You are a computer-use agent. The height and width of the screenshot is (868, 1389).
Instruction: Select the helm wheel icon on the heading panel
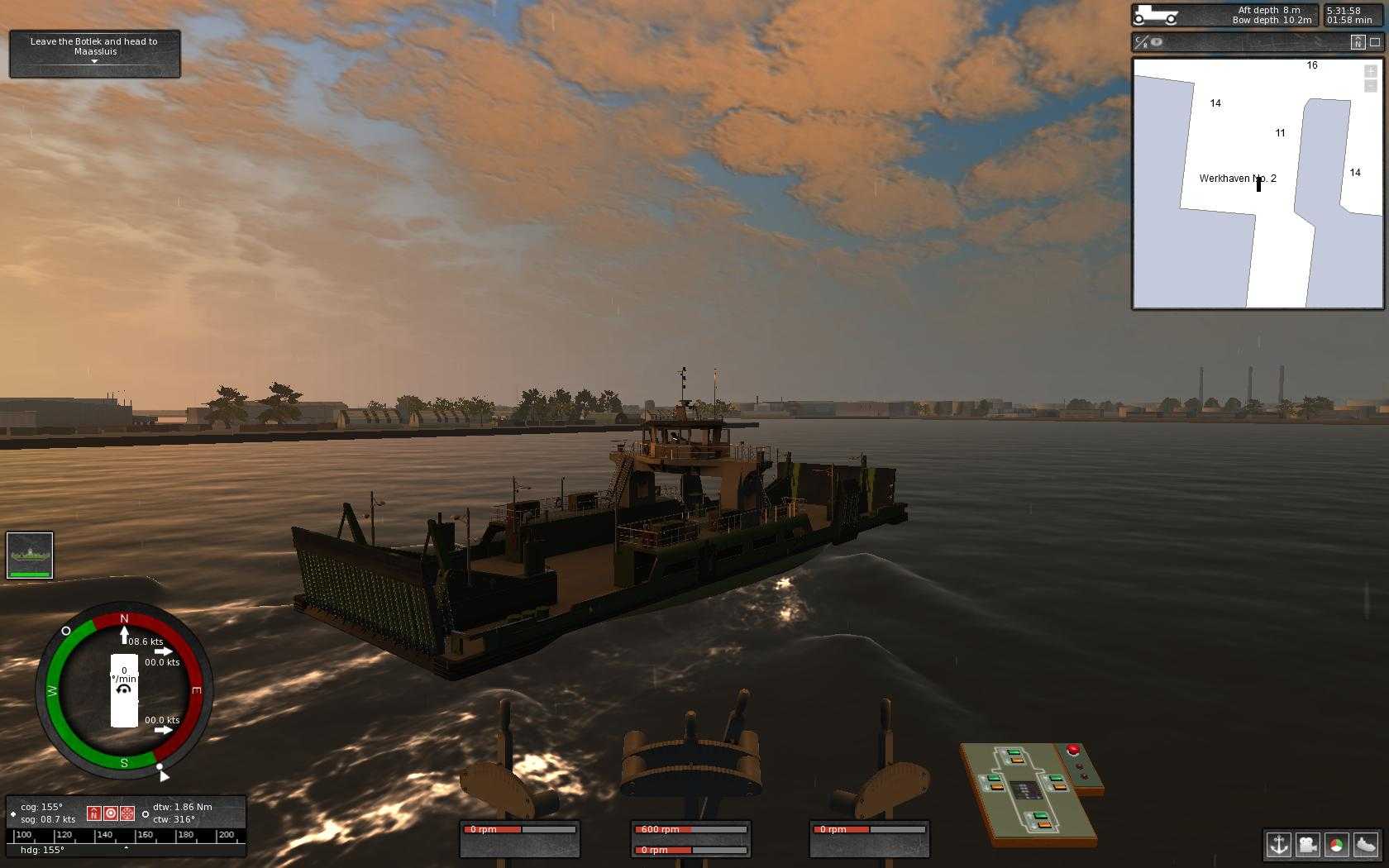[x=127, y=813]
